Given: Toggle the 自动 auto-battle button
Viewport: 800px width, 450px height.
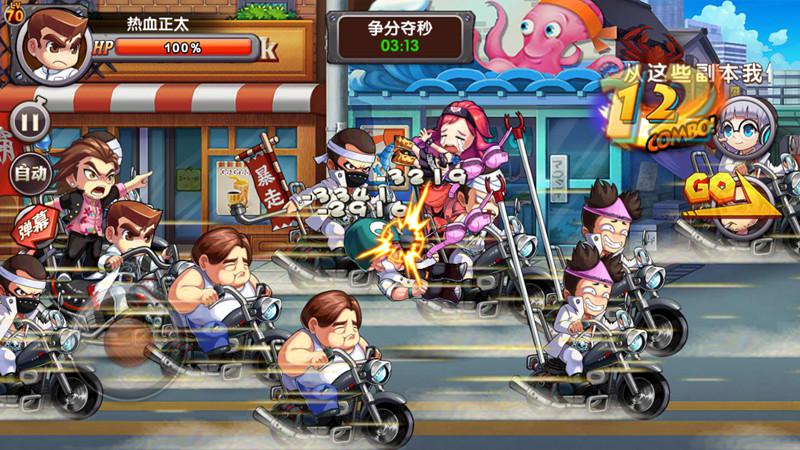Looking at the screenshot, I should coord(30,173).
